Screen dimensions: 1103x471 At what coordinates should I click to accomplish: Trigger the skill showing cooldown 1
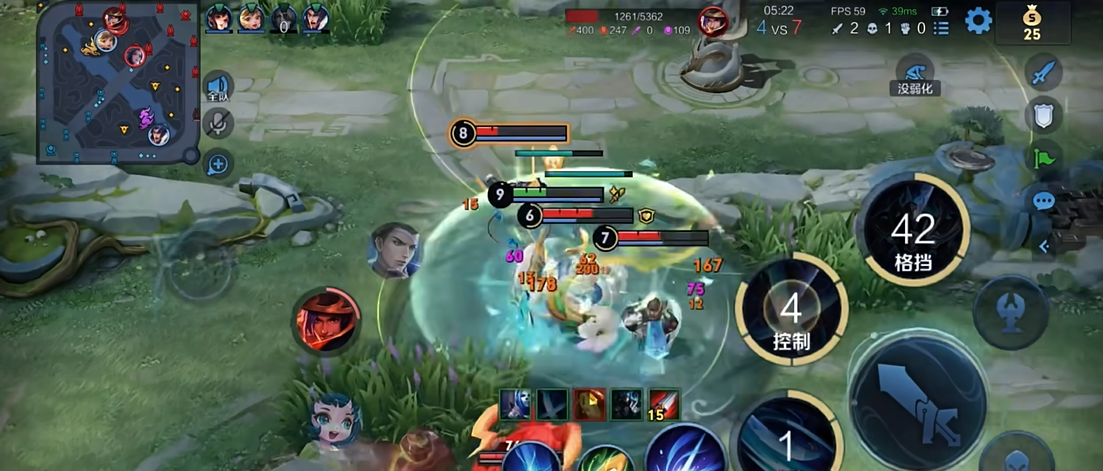pyautogui.click(x=787, y=438)
